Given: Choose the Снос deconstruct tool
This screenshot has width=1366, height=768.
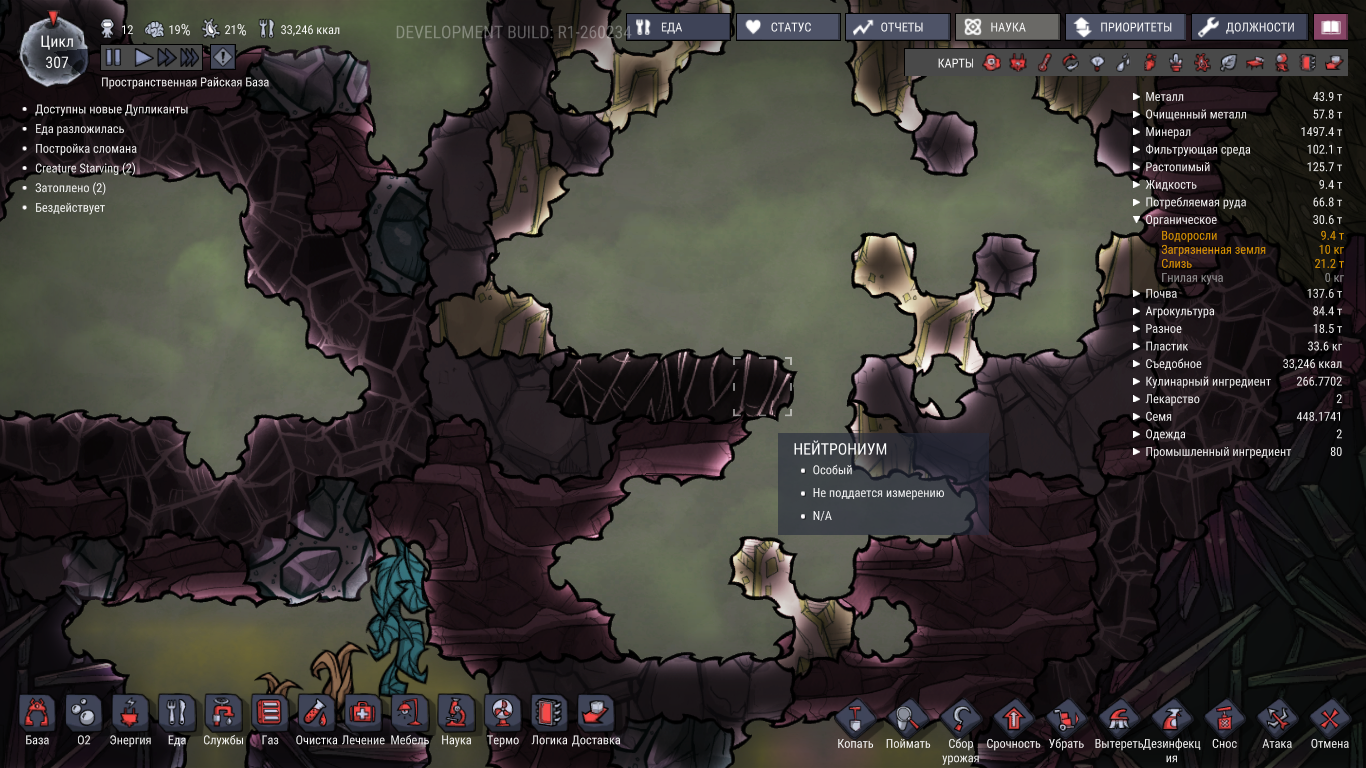Looking at the screenshot, I should click(1224, 724).
